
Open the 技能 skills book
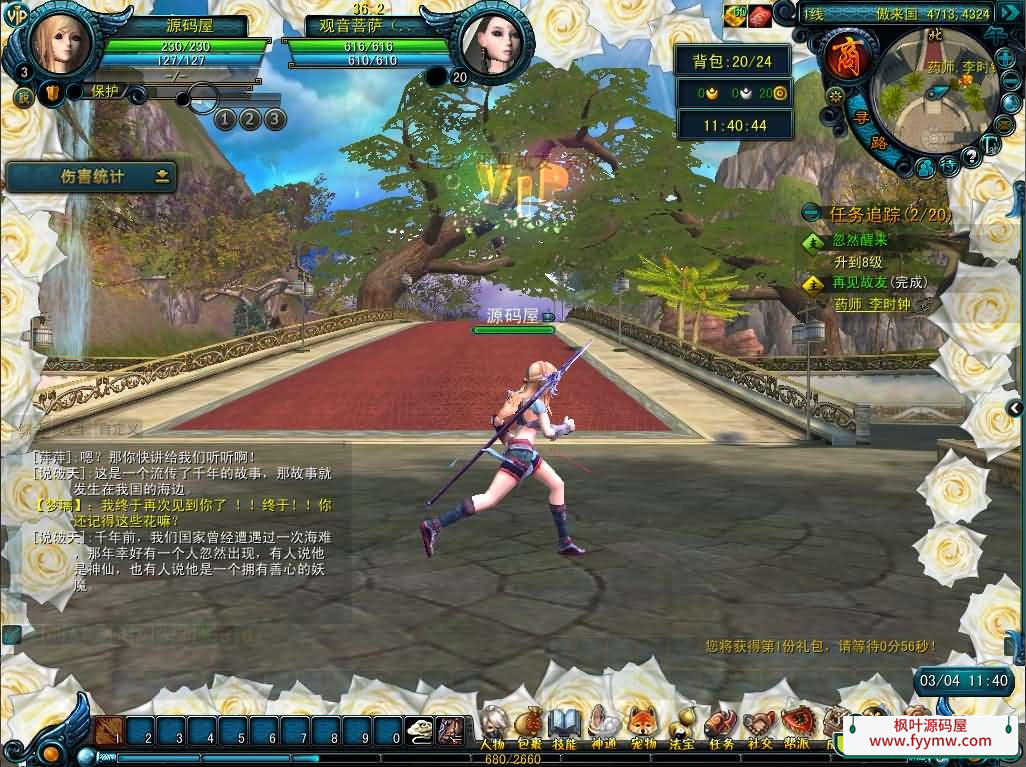coord(564,723)
